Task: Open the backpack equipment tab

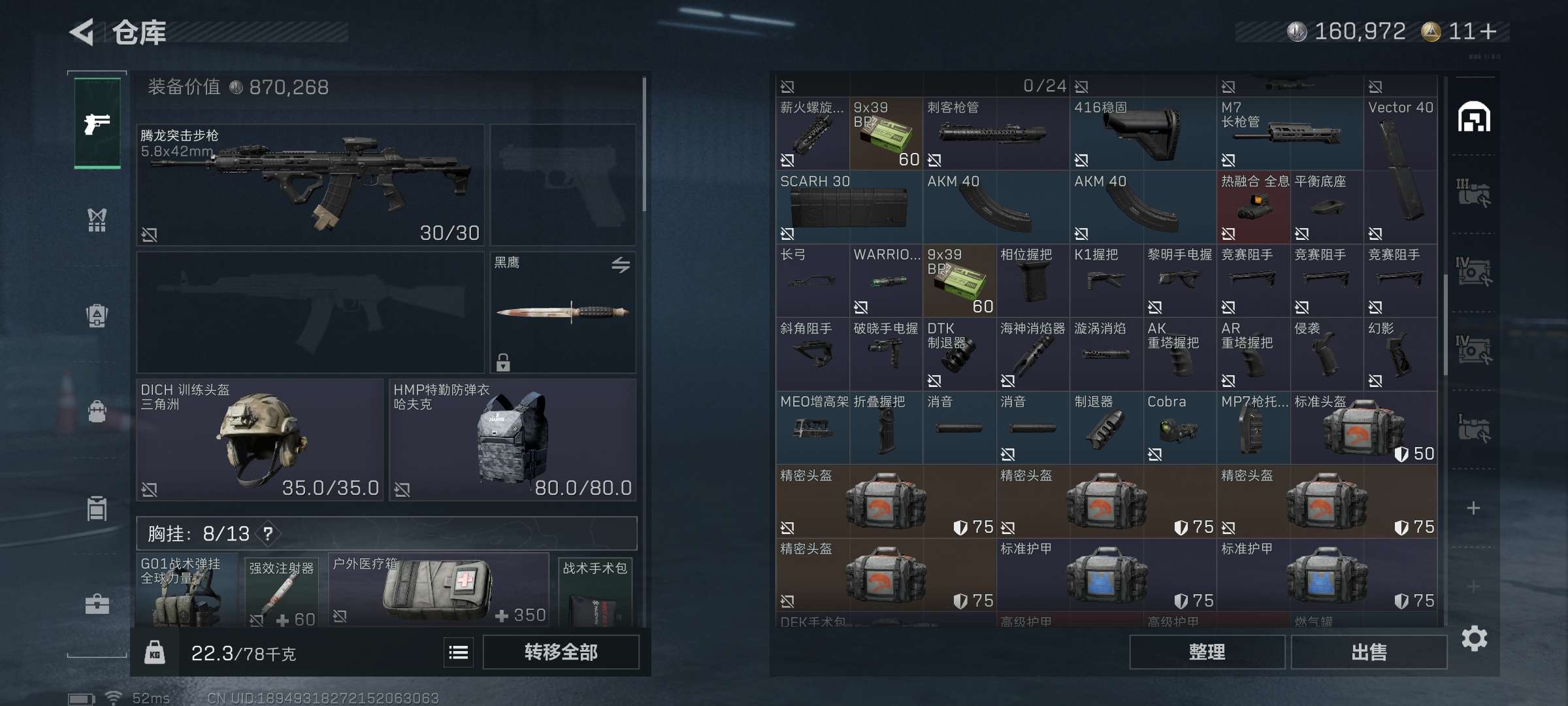Action: click(97, 316)
